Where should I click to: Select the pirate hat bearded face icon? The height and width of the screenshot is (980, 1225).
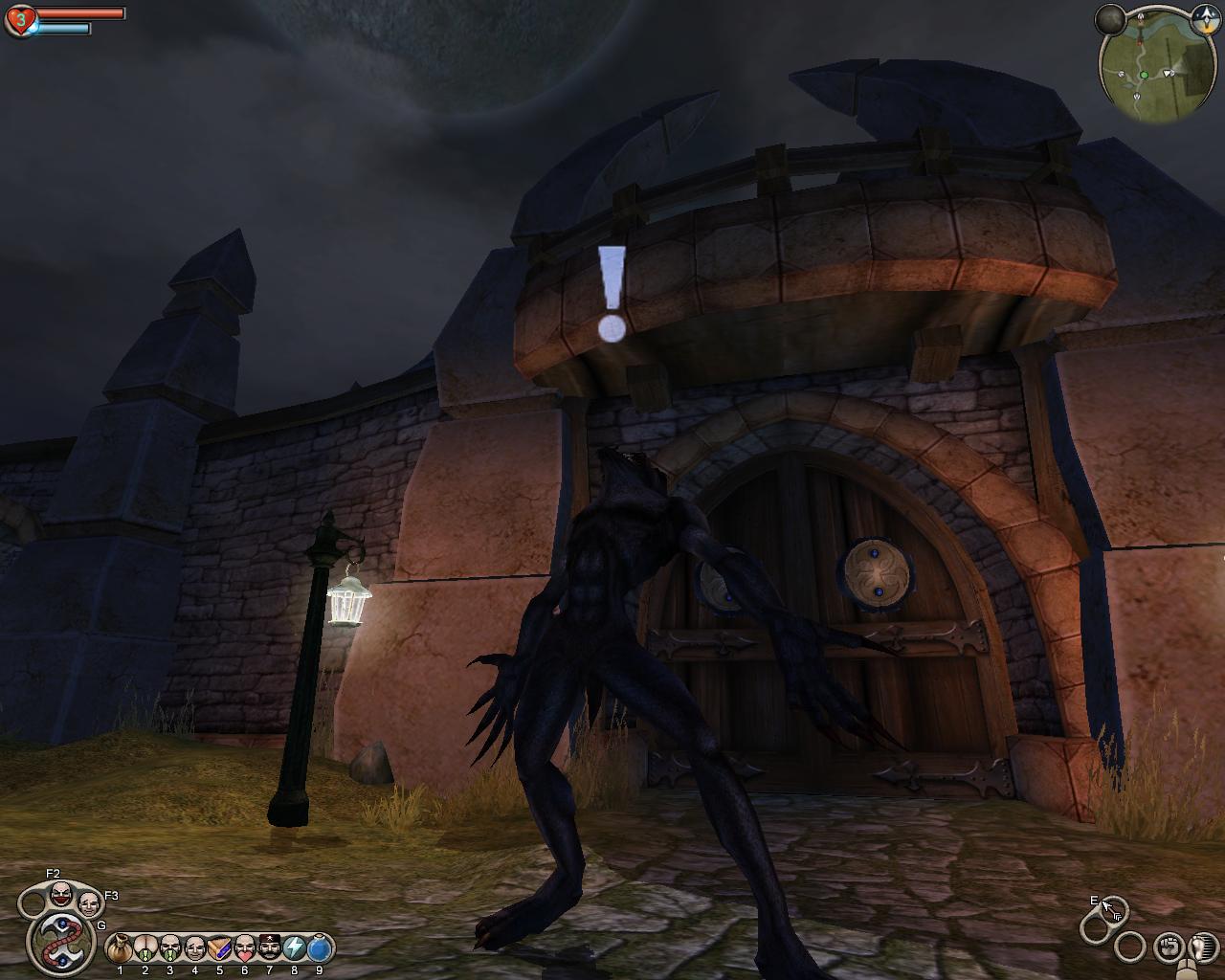tap(269, 948)
